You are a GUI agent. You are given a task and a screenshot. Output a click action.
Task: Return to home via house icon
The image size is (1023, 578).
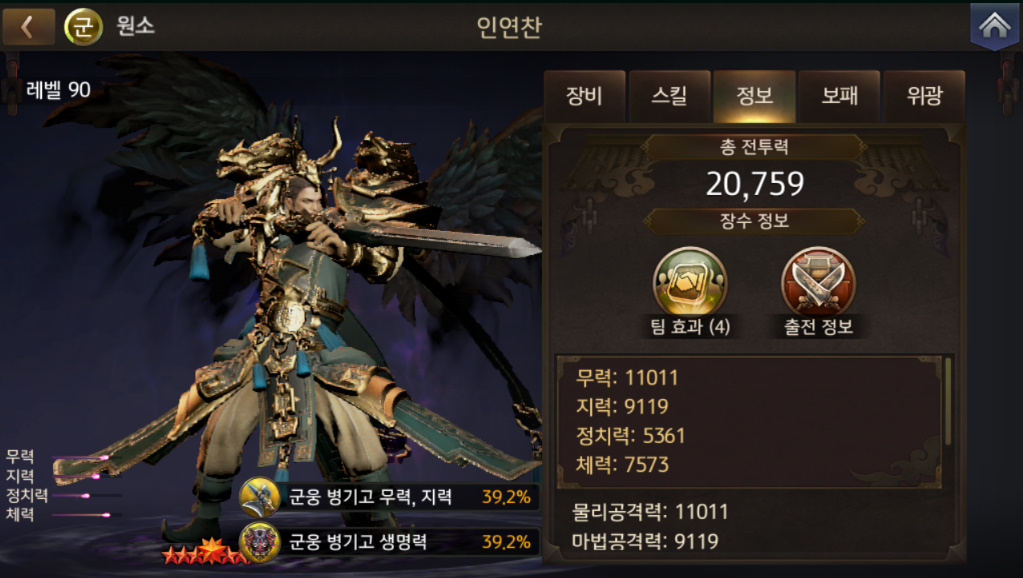(x=994, y=27)
